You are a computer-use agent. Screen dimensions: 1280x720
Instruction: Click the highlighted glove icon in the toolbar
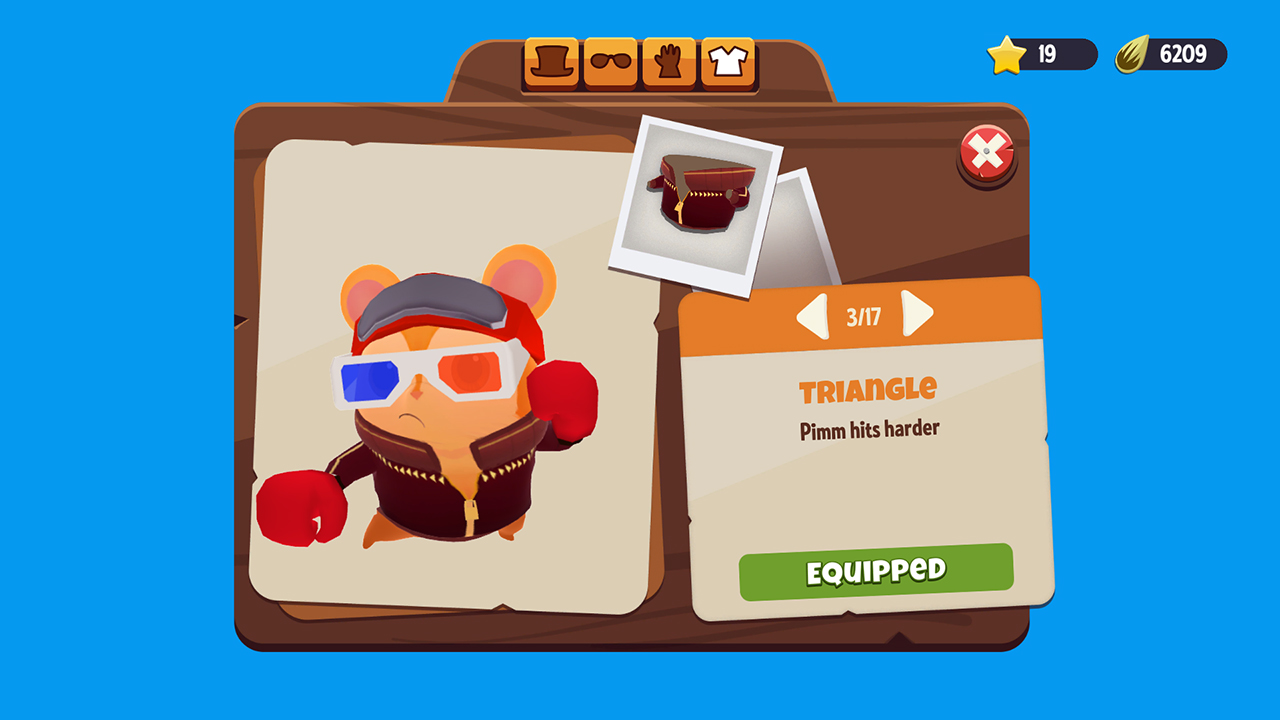[x=668, y=61]
